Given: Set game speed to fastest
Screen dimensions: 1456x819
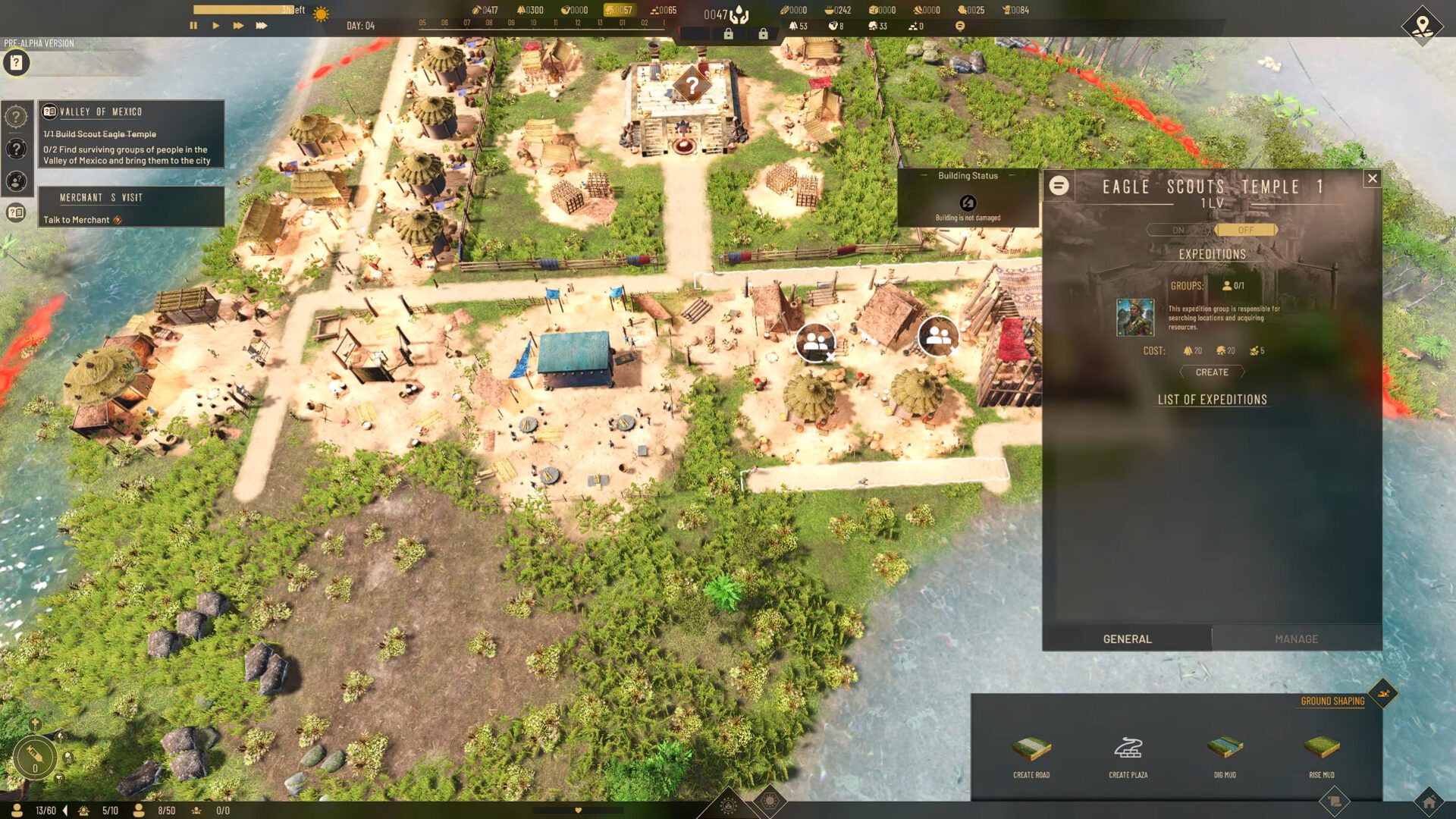Looking at the screenshot, I should 262,26.
